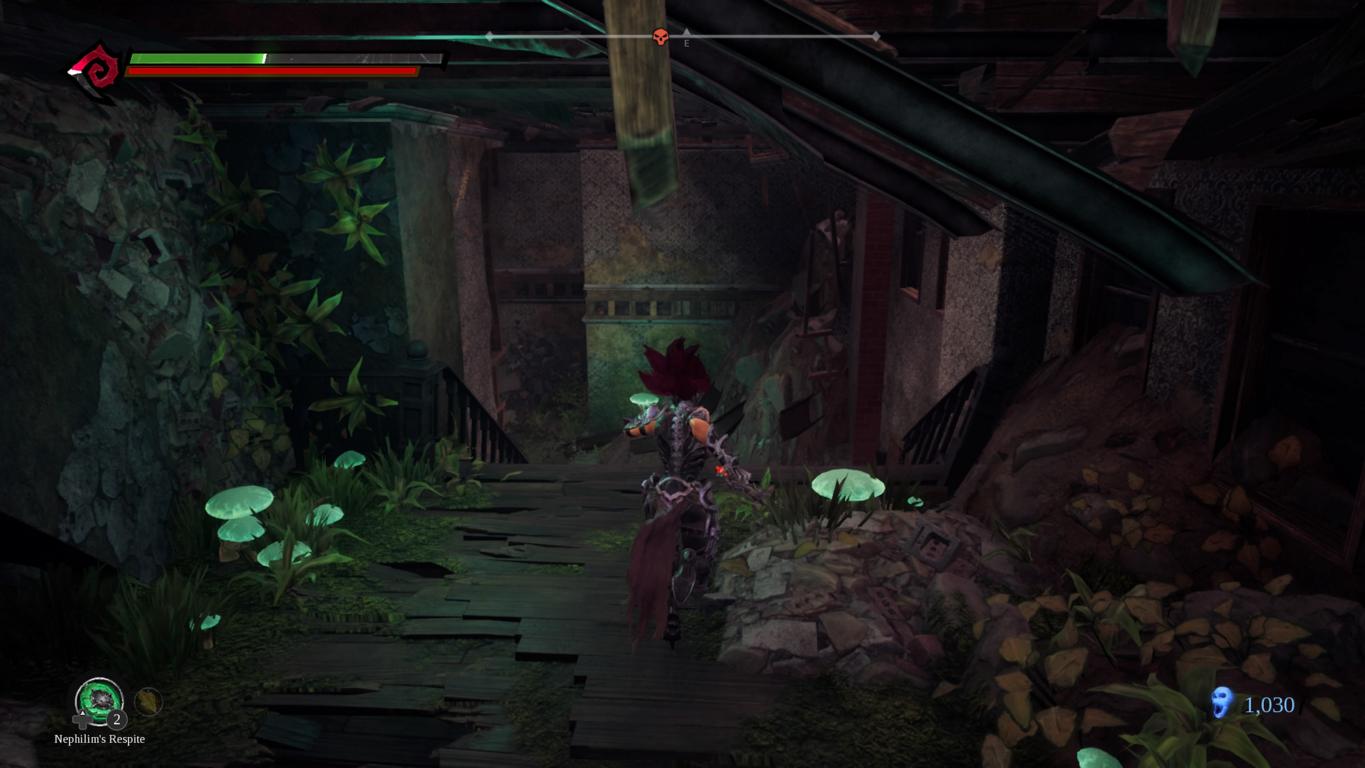Select the dim yellow secondary item slot
This screenshot has height=768, width=1365.
[148, 702]
